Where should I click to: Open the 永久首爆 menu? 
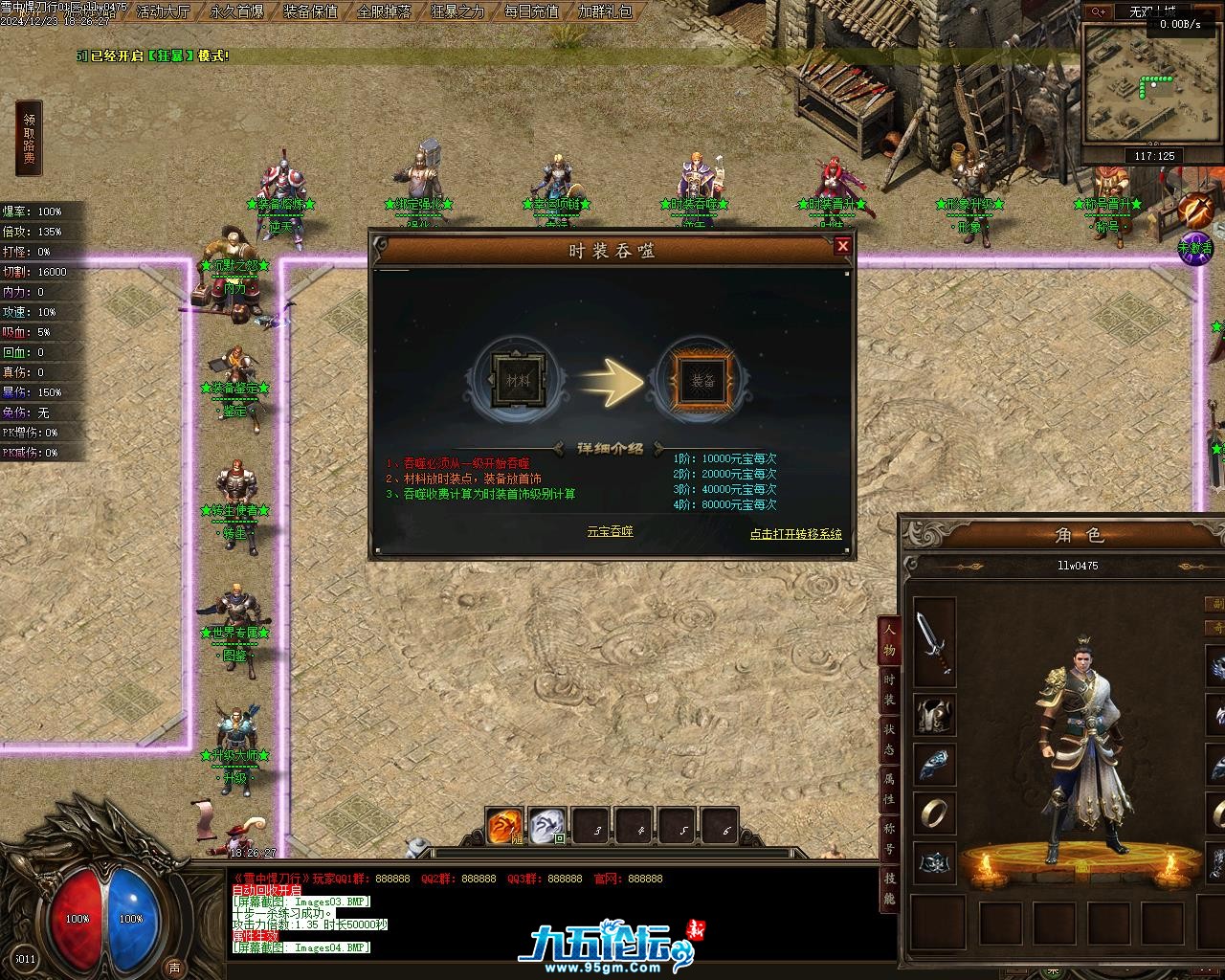click(236, 11)
